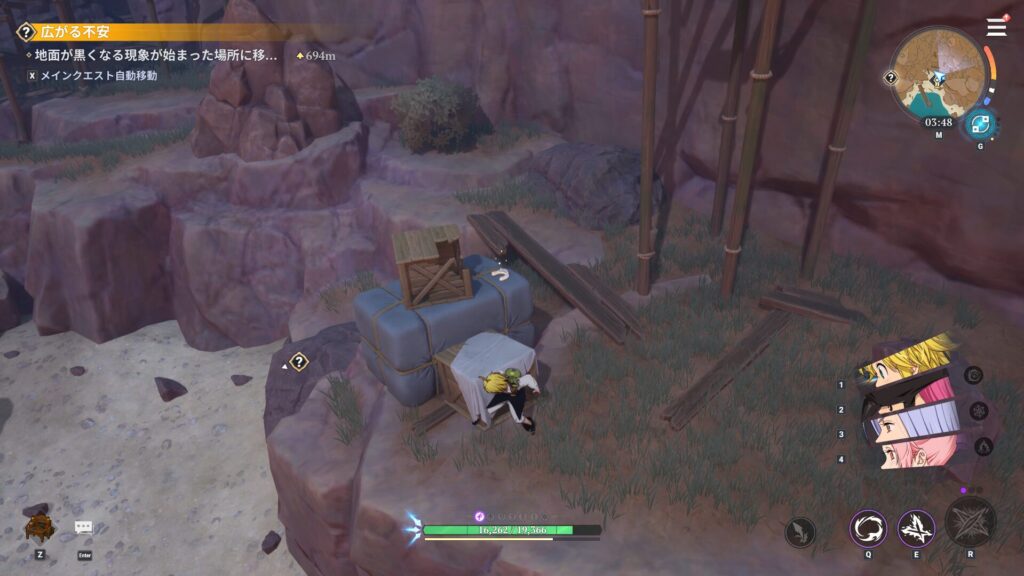This screenshot has height=576, width=1024.
Task: Click the question-mark quest marker beside the minimap
Action: pyautogui.click(x=891, y=77)
